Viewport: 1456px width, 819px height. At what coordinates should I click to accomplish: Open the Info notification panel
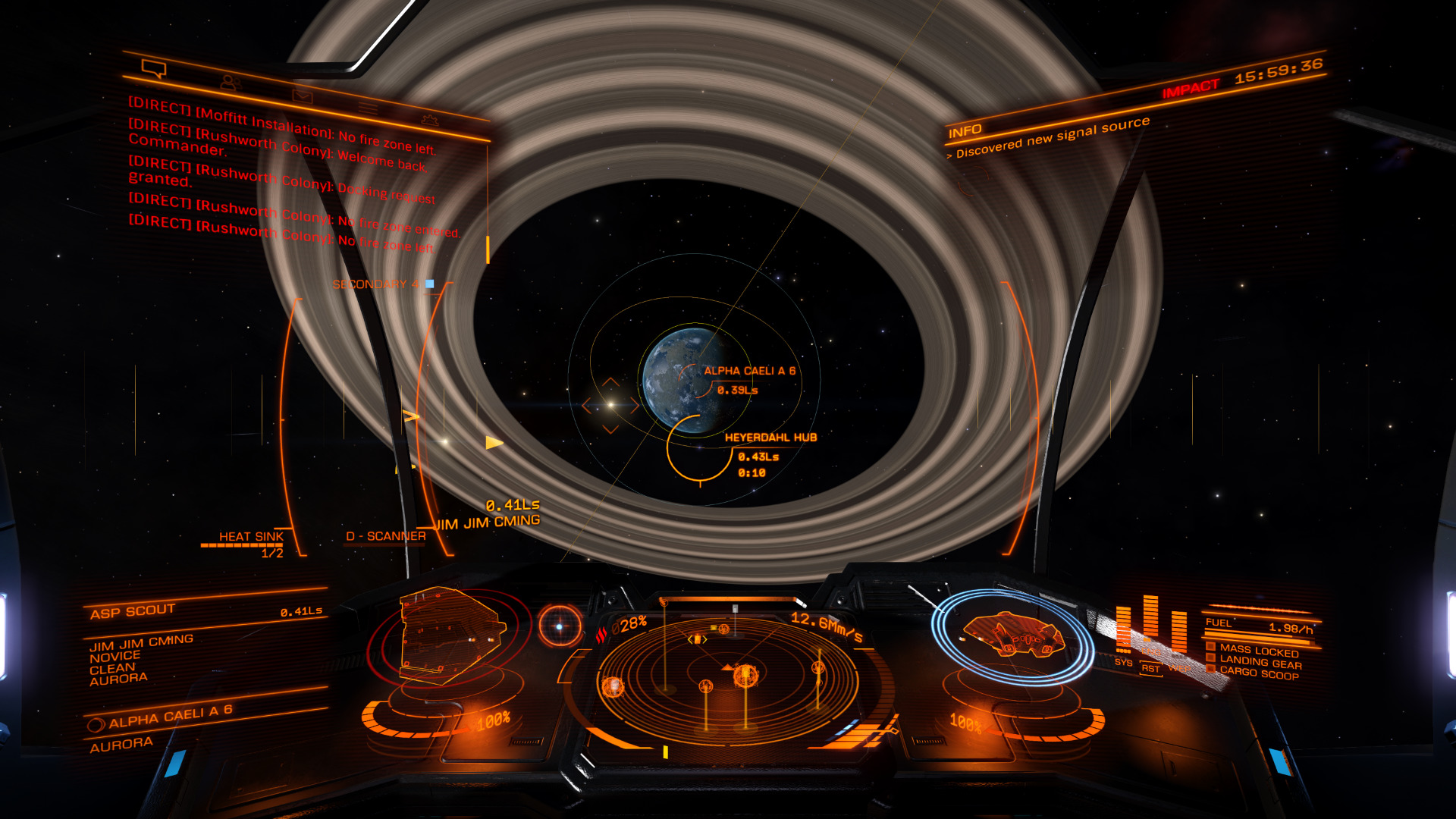point(965,132)
